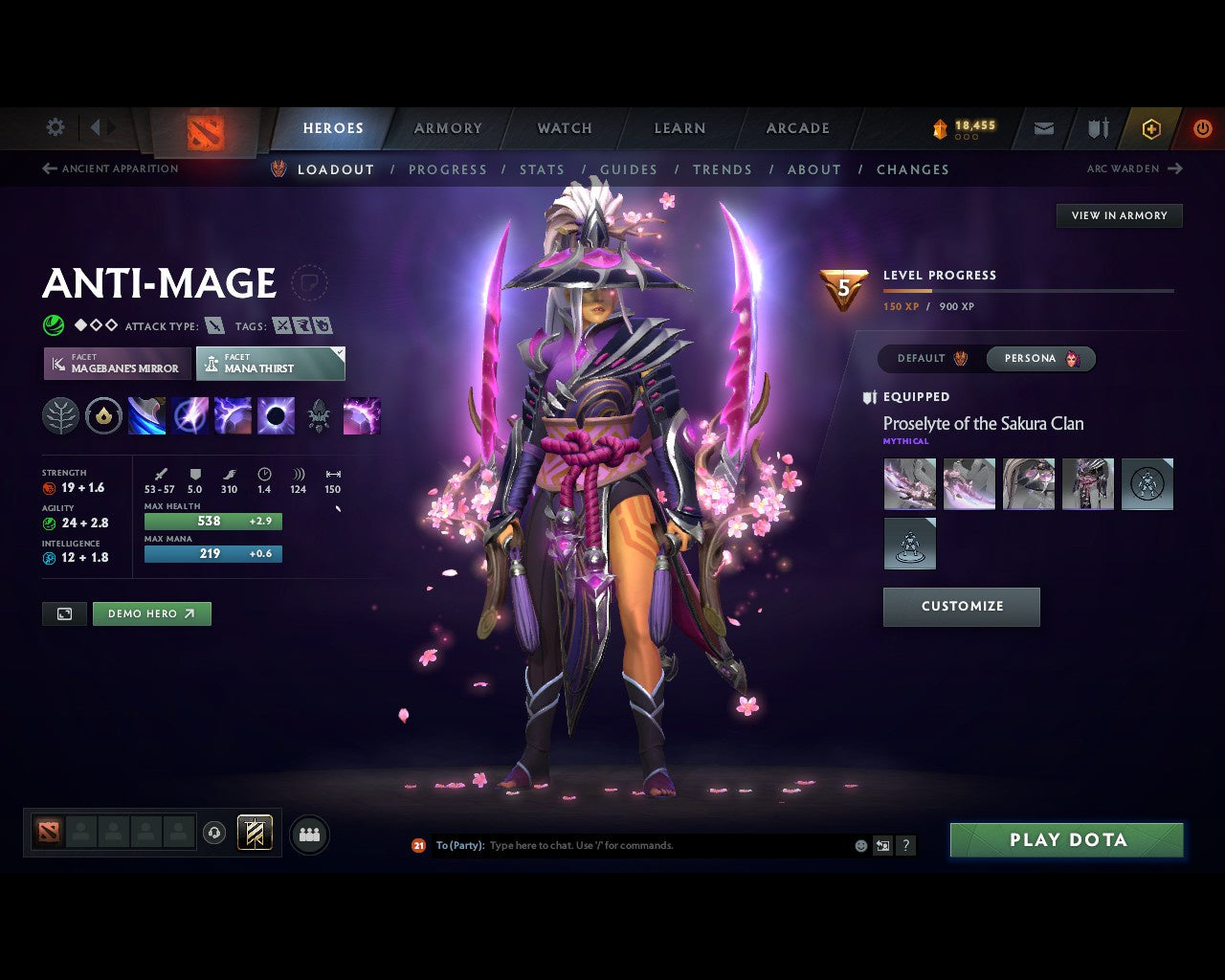Viewport: 1225px width, 980px height.
Task: Switch to the Guides tab
Action: tap(629, 169)
